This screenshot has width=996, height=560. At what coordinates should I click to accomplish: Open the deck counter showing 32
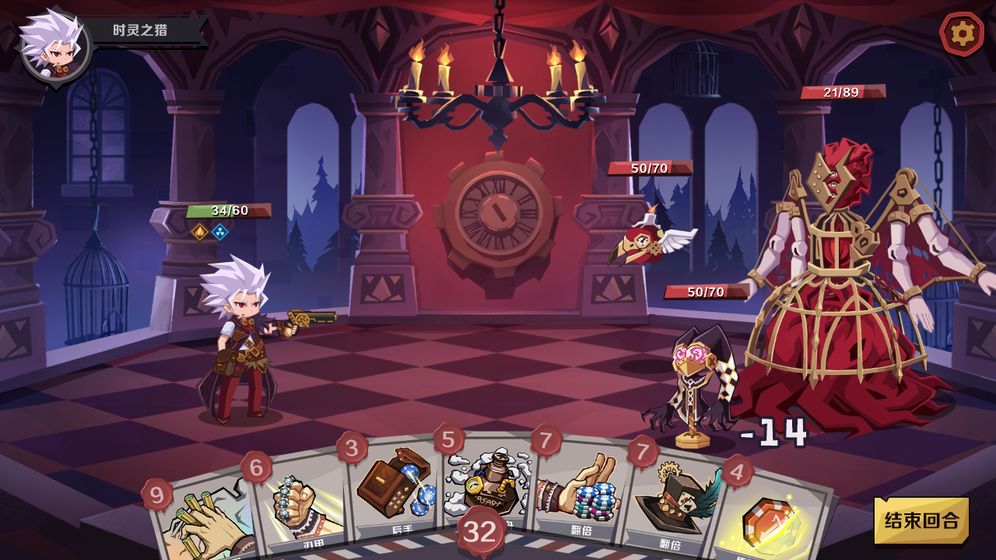point(481,531)
